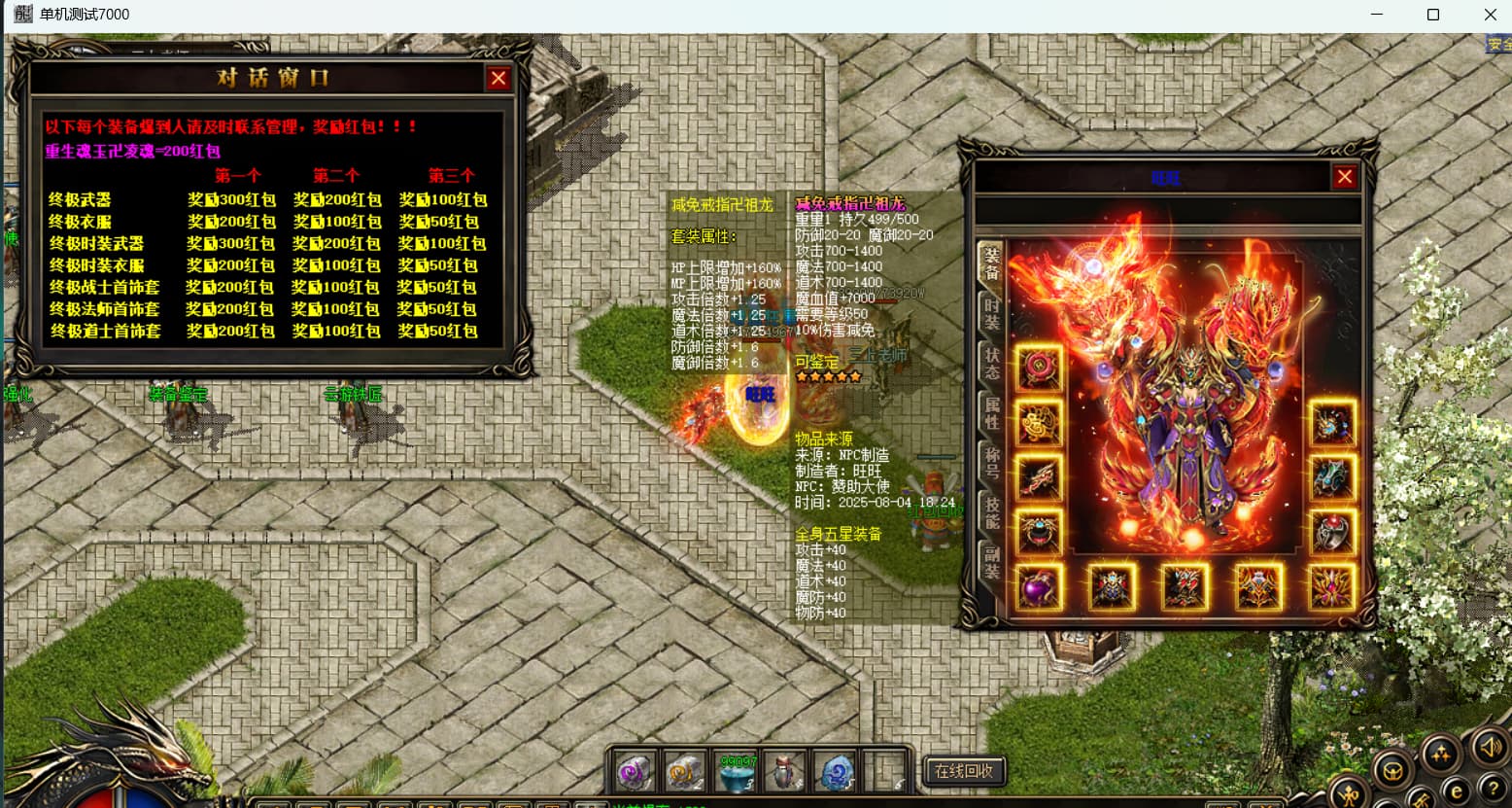
Task: Open the question mark help button
Action: point(1492,789)
